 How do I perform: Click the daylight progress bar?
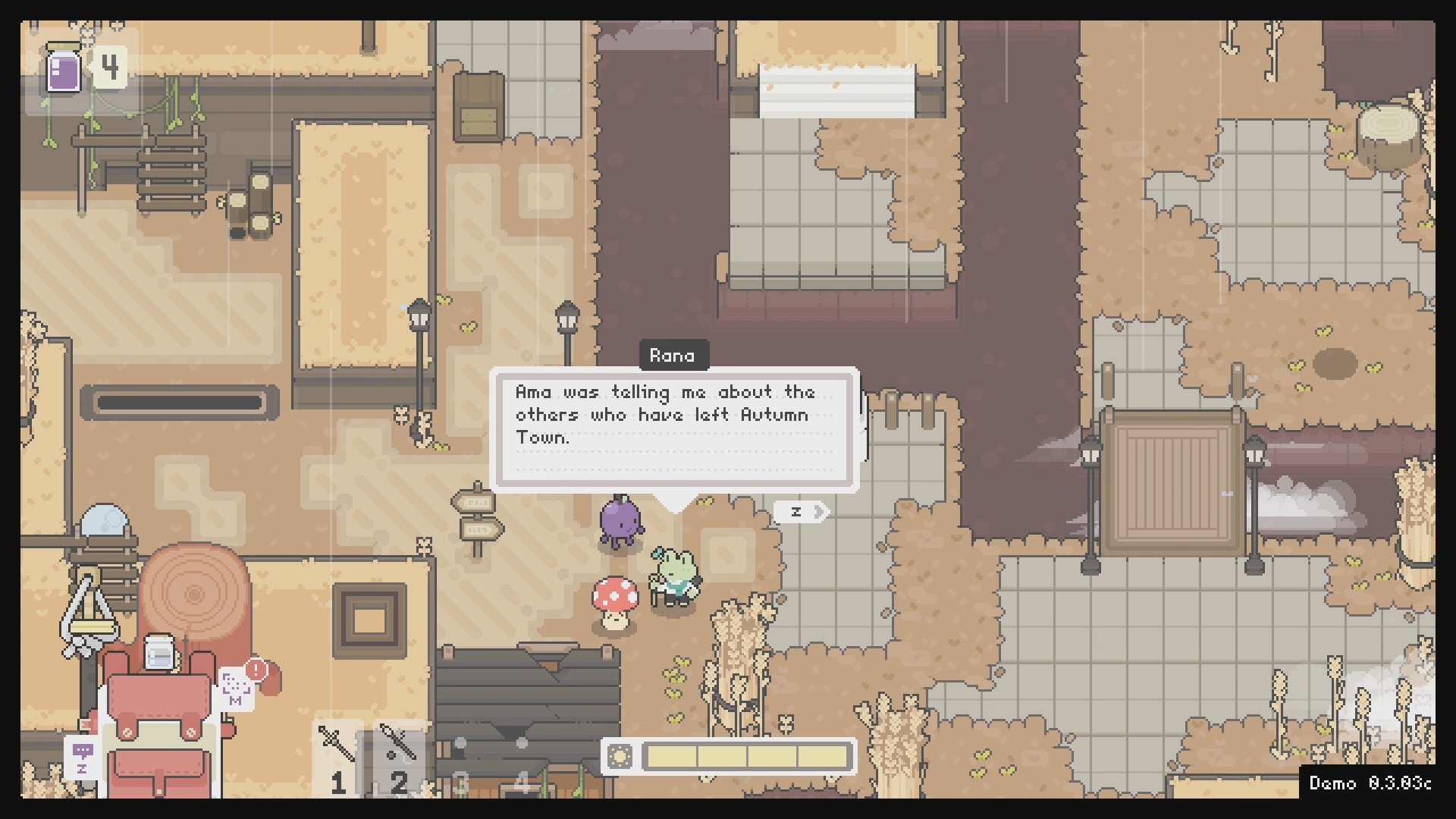(747, 755)
